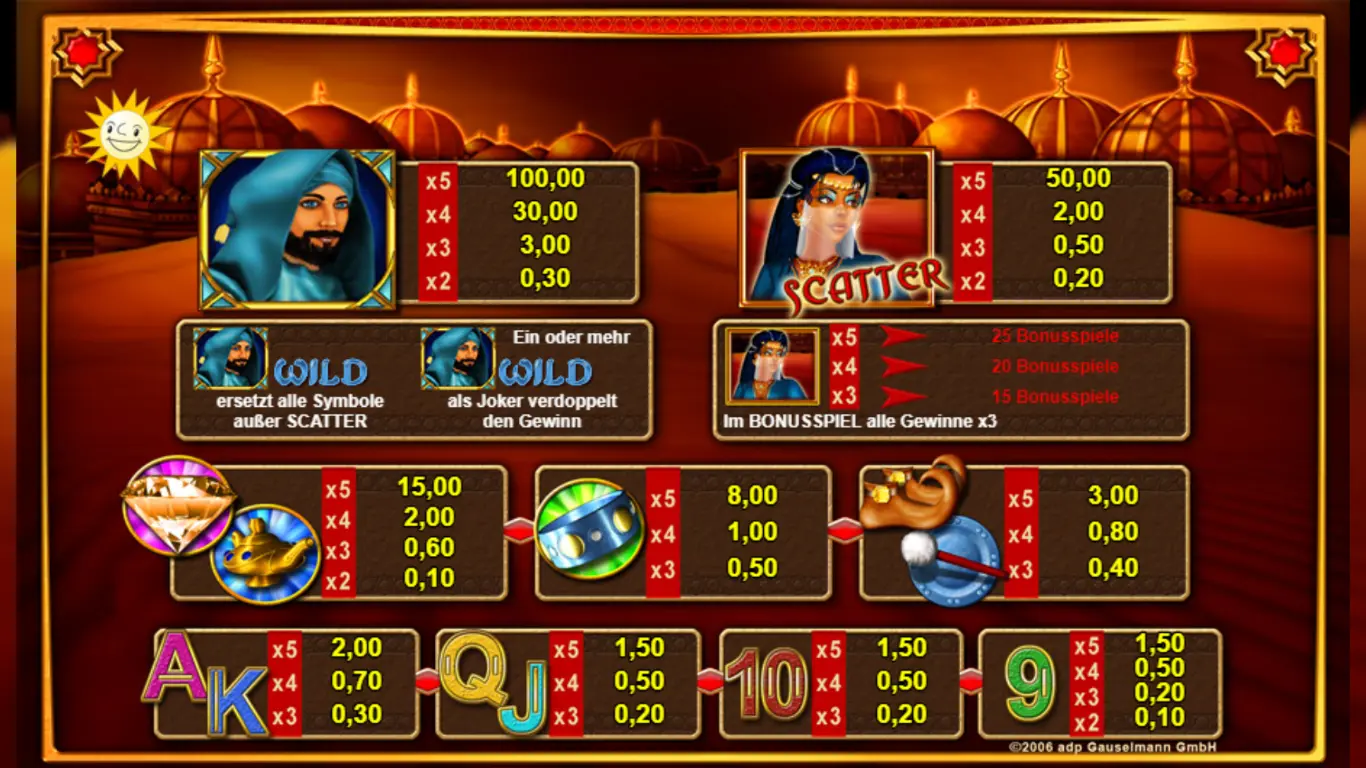Select the small Sultan icon labeled WILD
Viewport: 1366px width, 768px height.
click(230, 360)
